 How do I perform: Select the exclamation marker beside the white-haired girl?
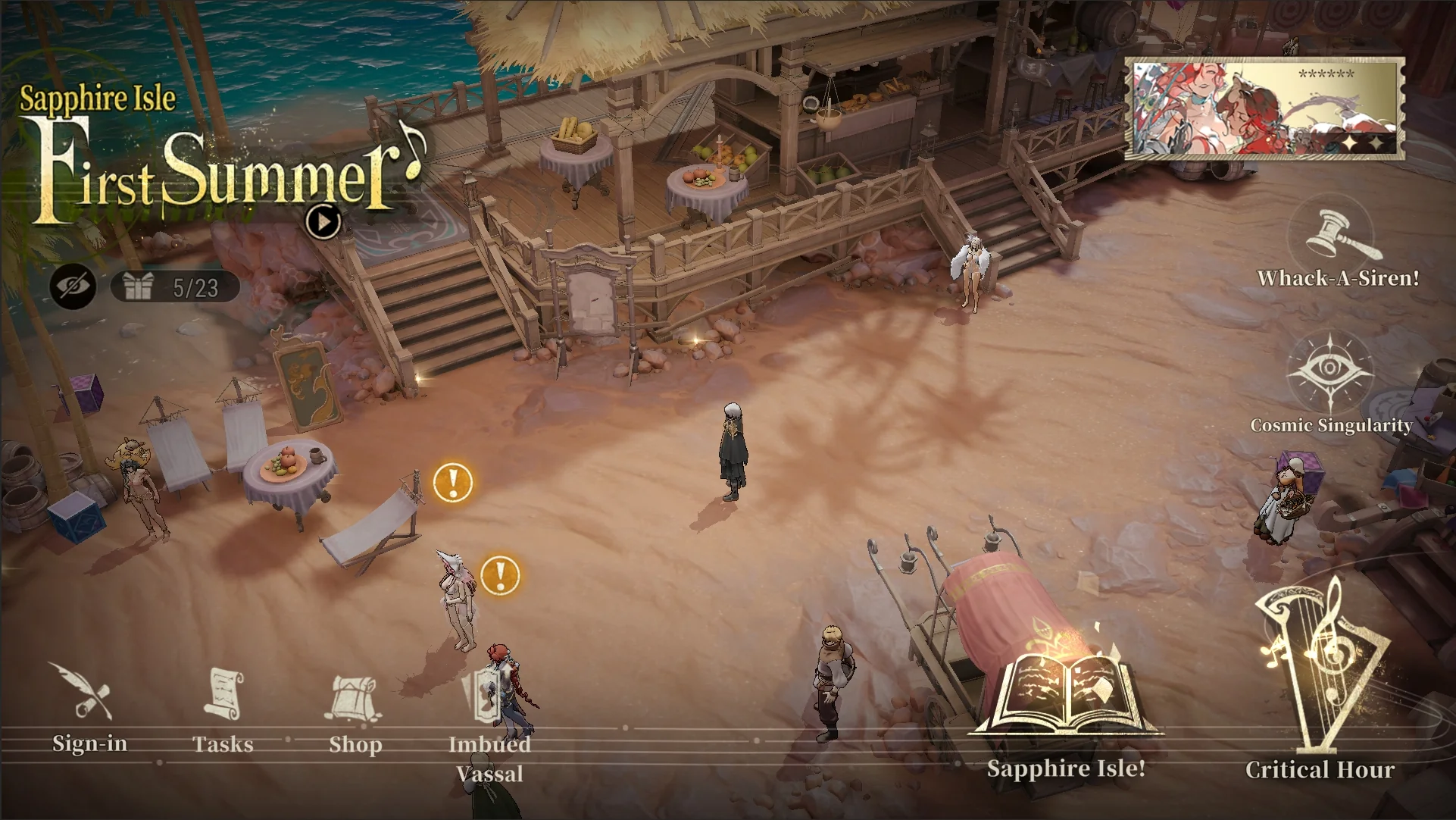click(x=500, y=575)
